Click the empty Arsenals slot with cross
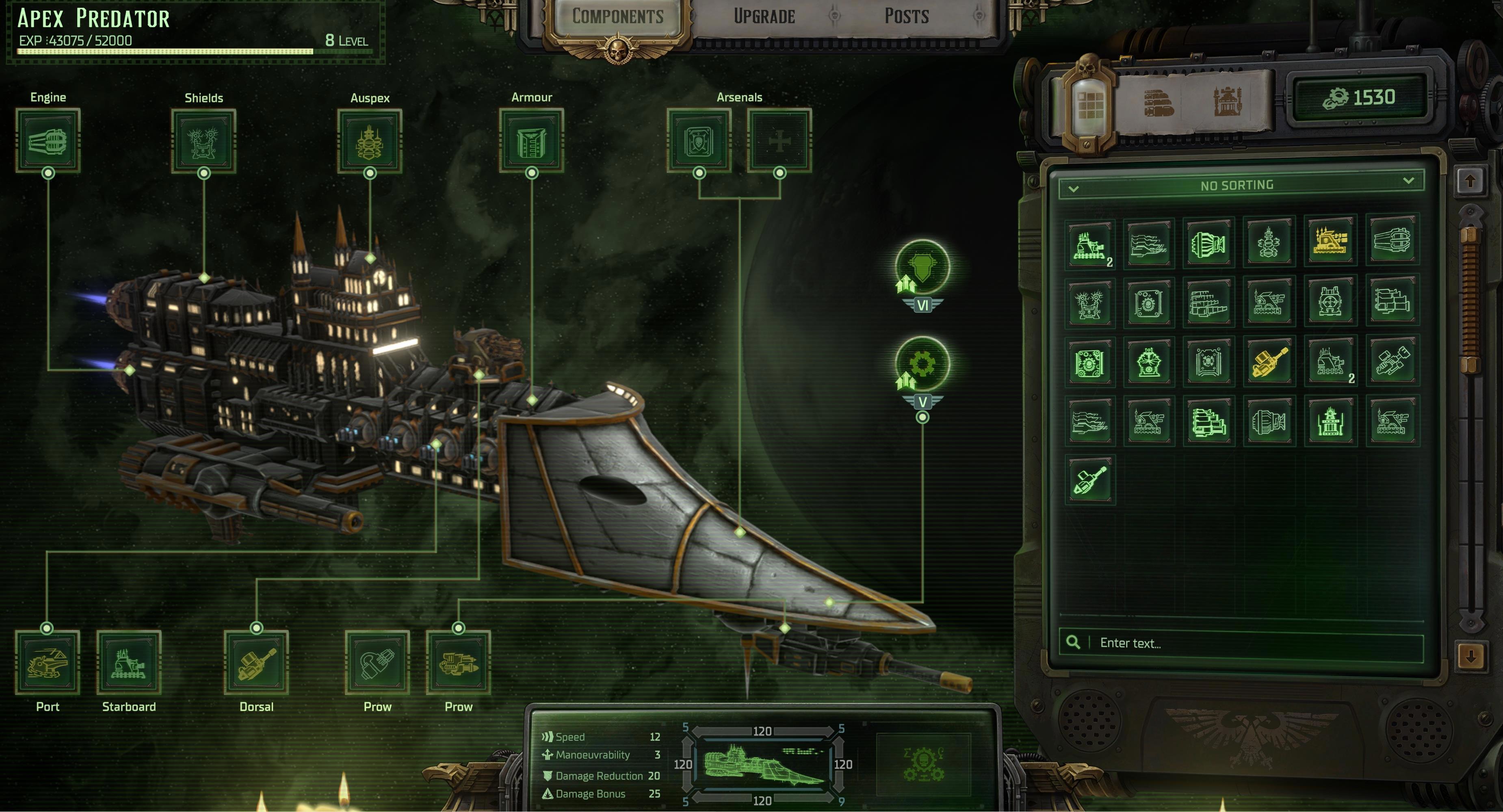 780,140
